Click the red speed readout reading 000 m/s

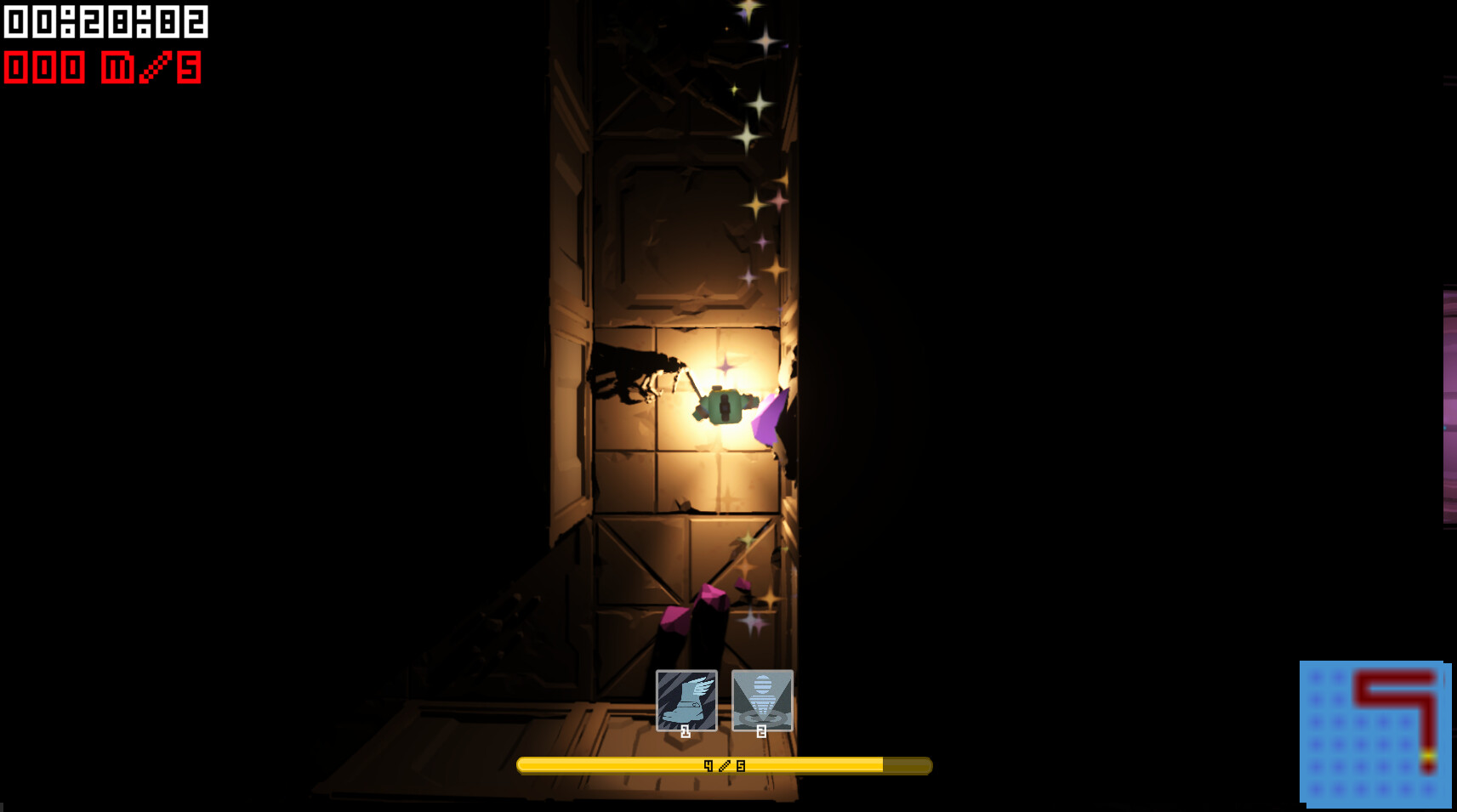click(102, 68)
